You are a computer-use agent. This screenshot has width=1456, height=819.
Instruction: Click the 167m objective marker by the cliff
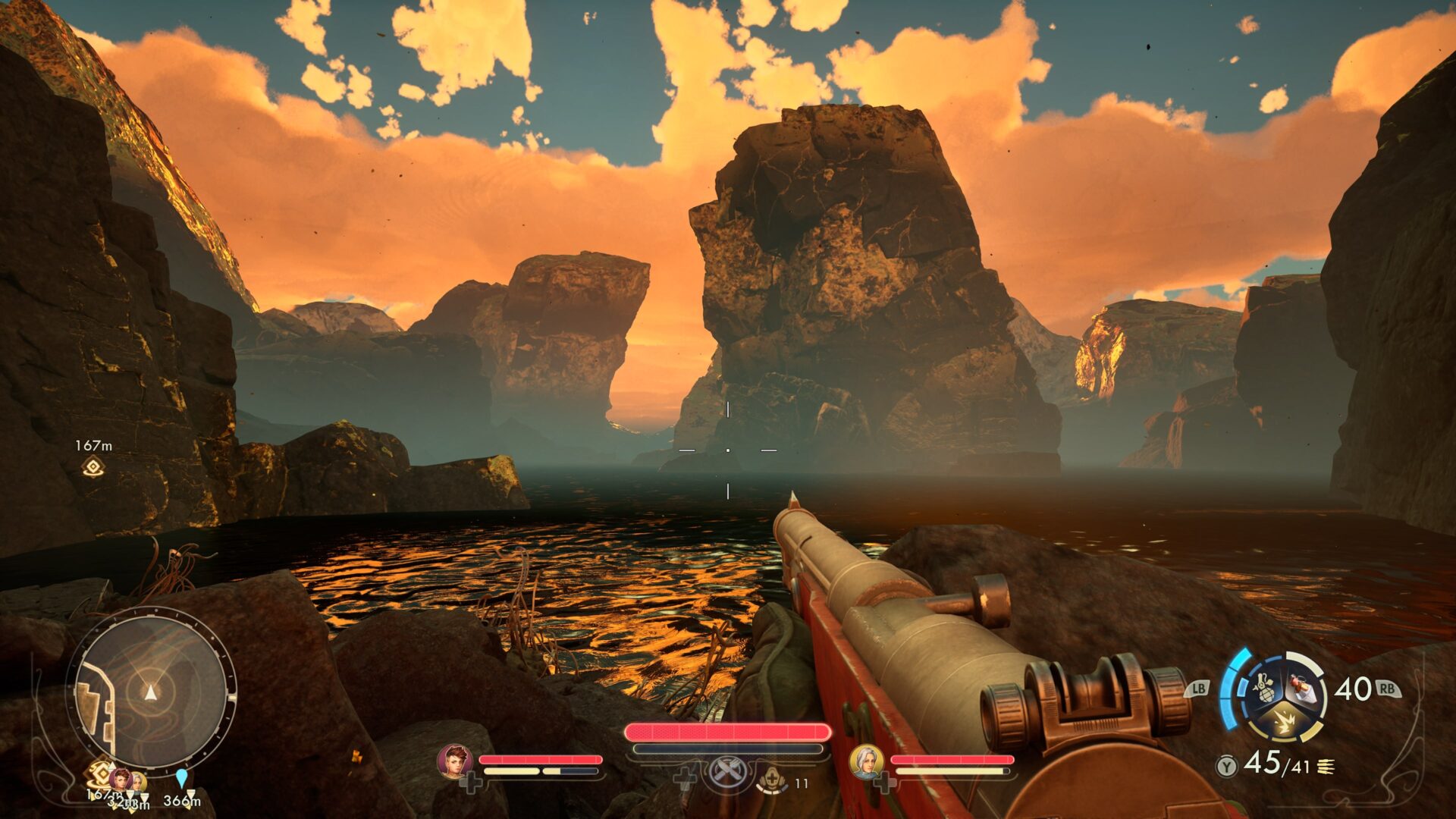(x=93, y=467)
